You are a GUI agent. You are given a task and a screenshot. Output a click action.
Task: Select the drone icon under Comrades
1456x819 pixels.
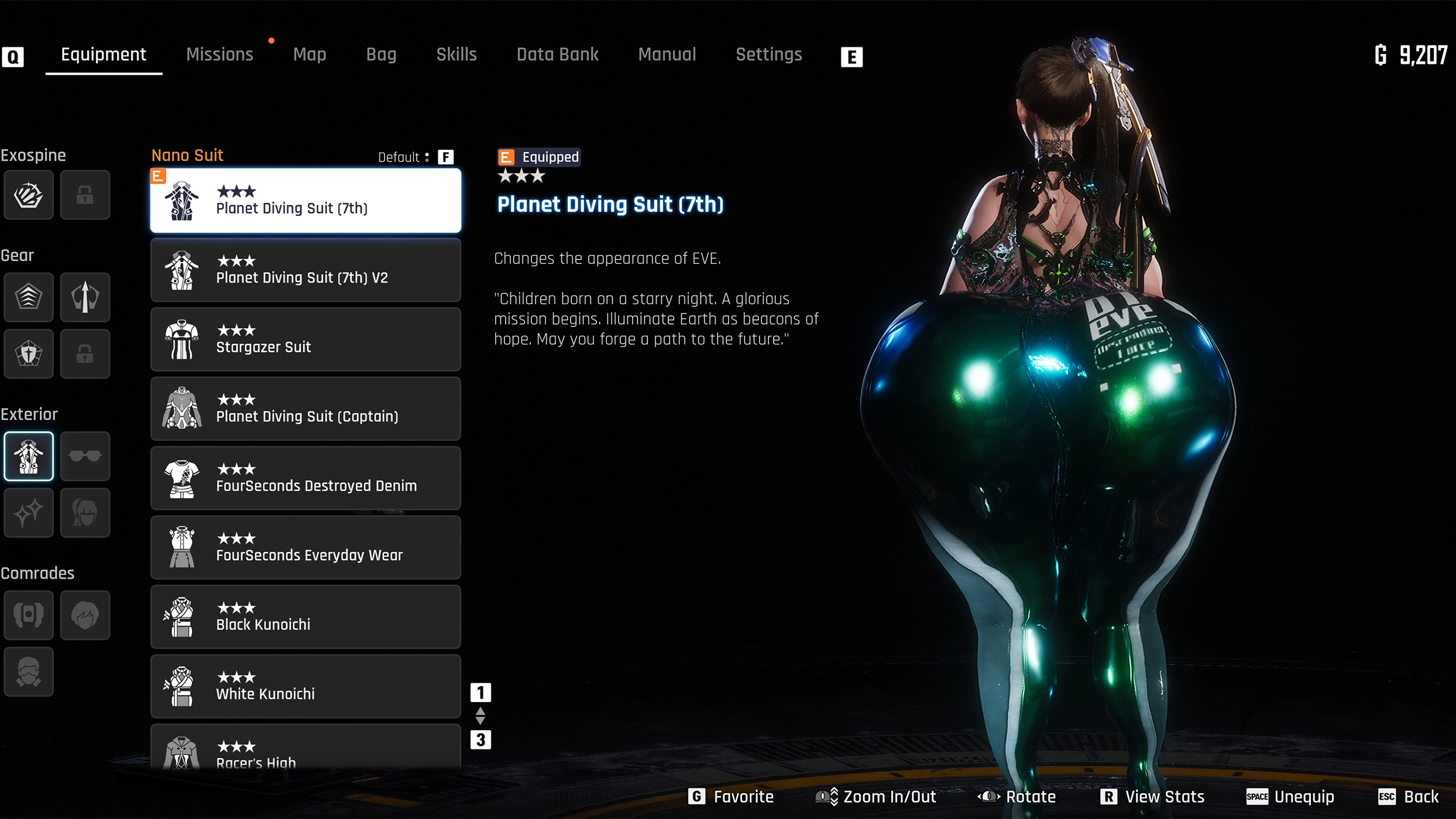pyautogui.click(x=28, y=615)
